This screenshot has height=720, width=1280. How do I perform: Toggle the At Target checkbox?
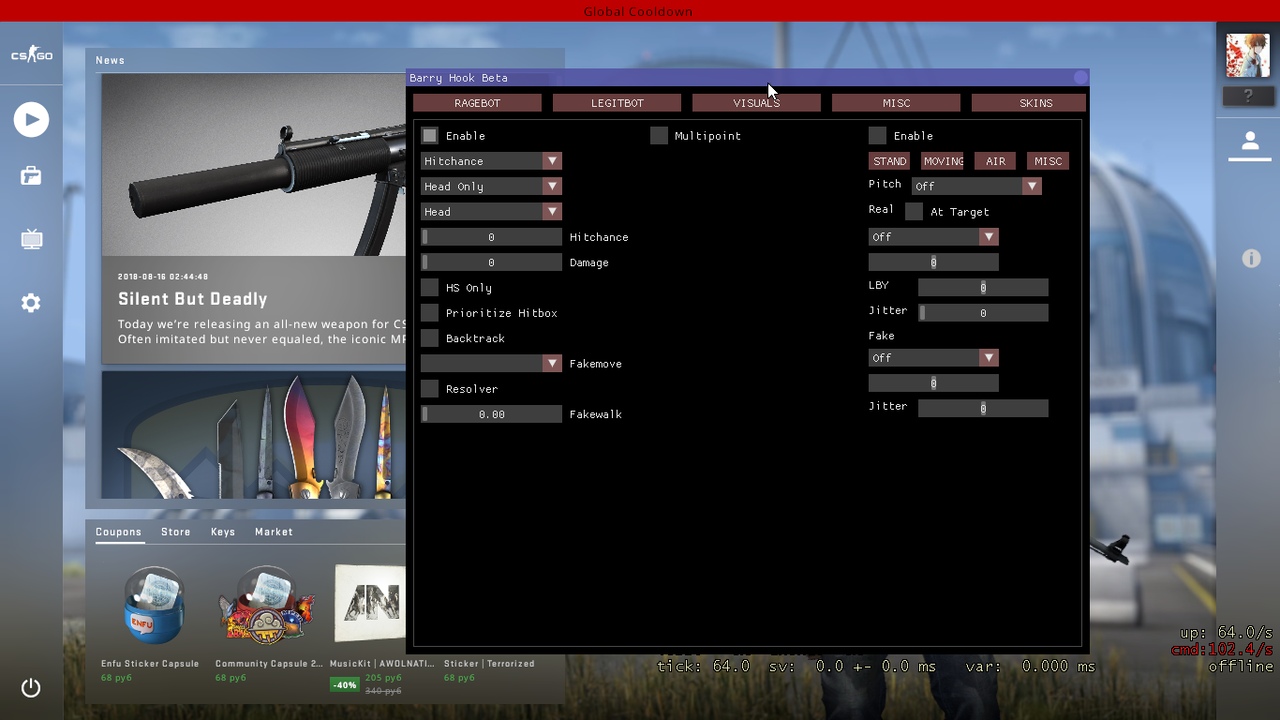(x=914, y=212)
